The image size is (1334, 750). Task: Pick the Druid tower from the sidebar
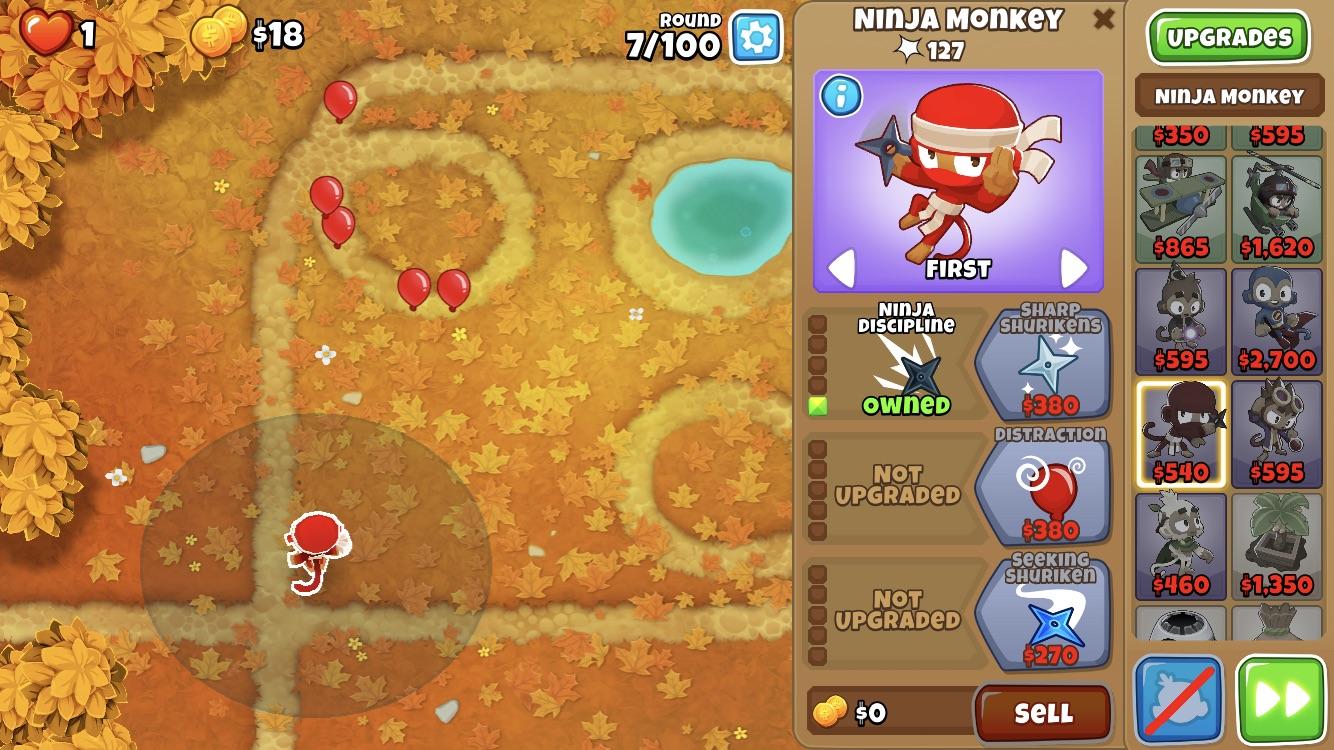click(x=1178, y=545)
